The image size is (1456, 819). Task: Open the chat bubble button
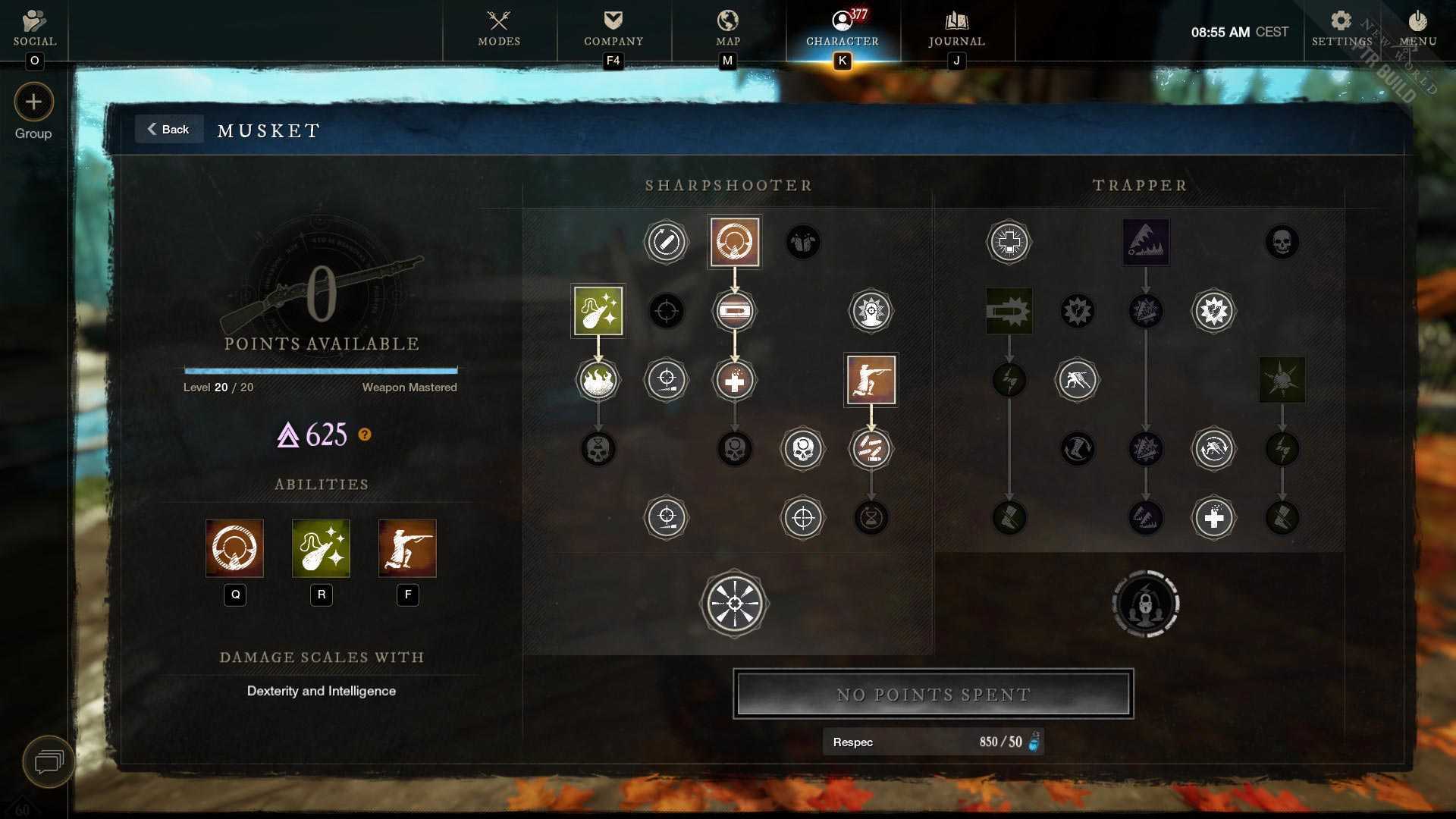pos(48,761)
